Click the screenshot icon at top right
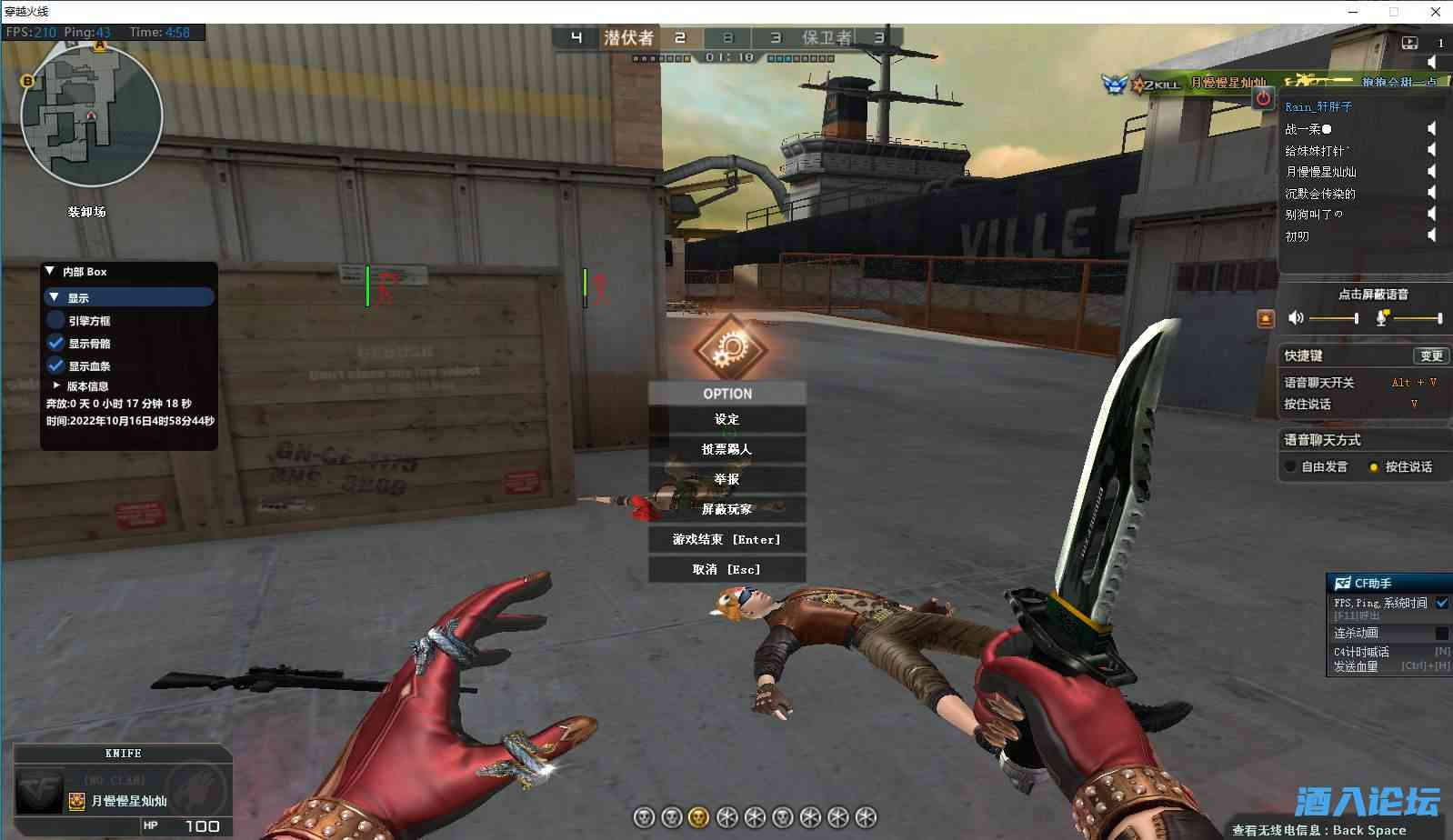This screenshot has height=840, width=1453. [1408, 43]
